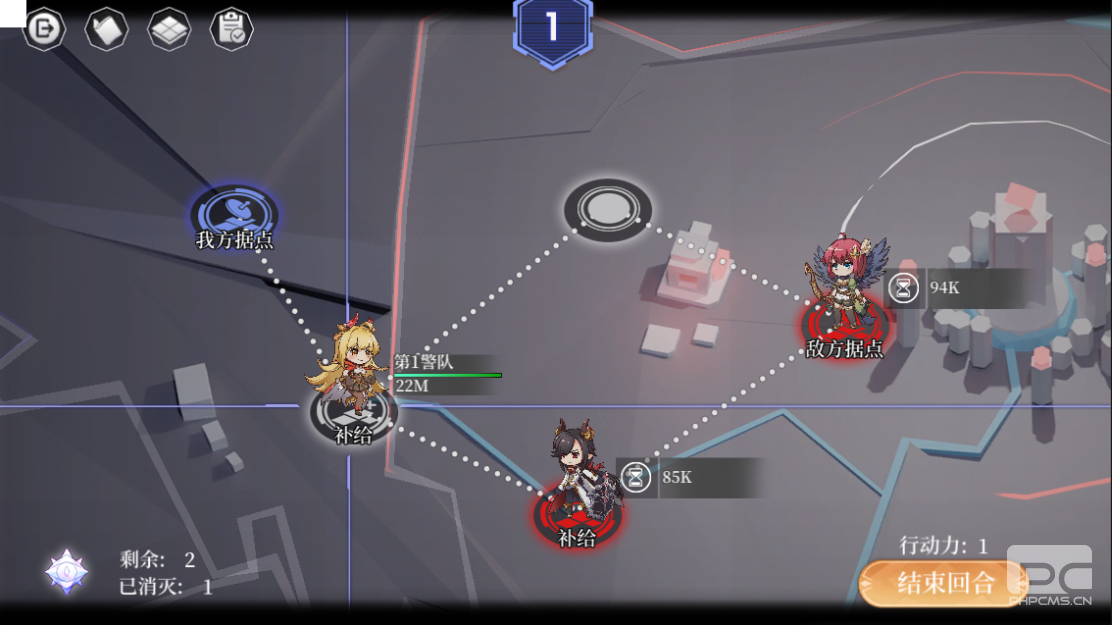Open the clipboard checklist icon
The image size is (1112, 625).
pos(231,29)
